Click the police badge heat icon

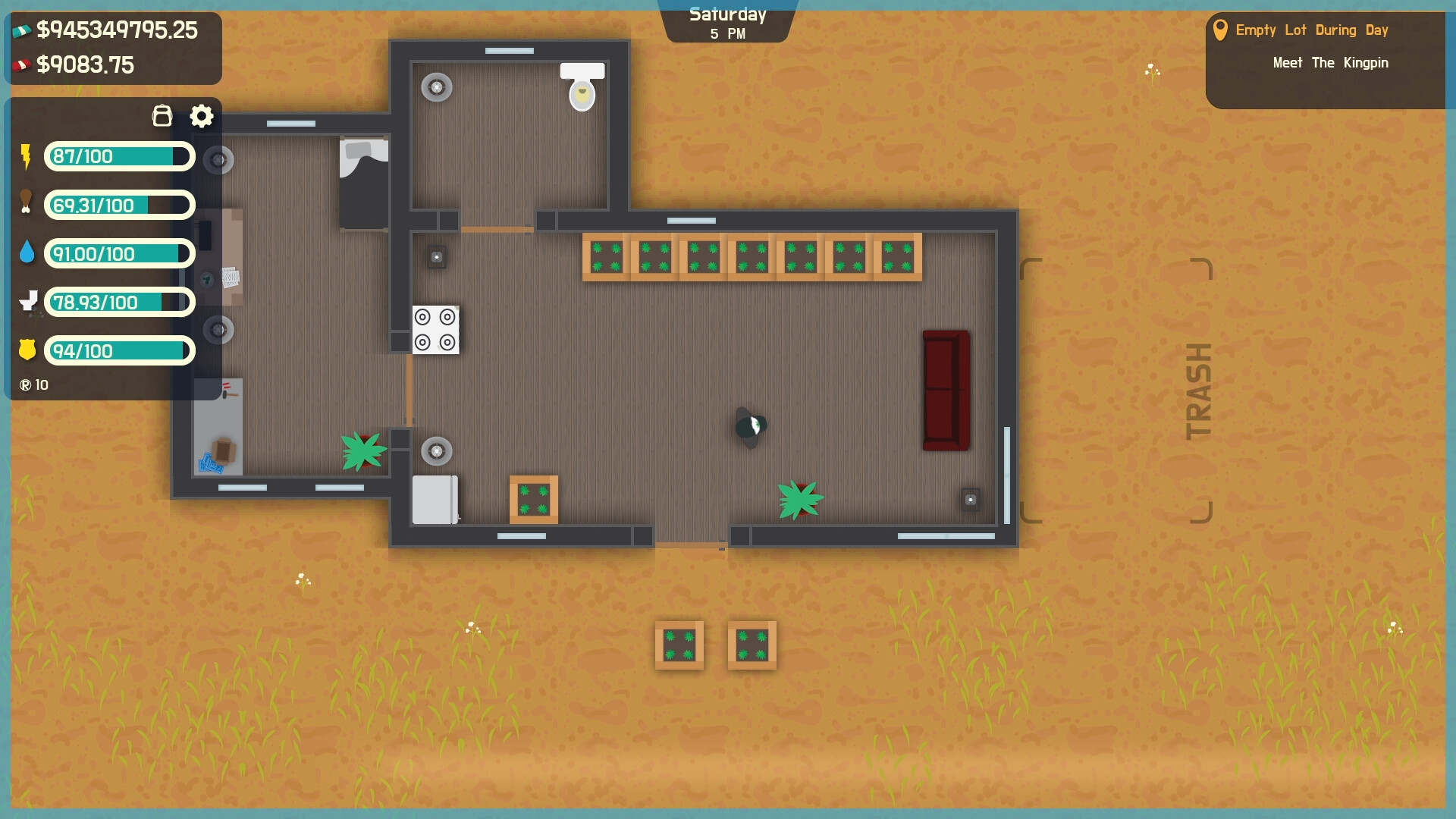27,350
